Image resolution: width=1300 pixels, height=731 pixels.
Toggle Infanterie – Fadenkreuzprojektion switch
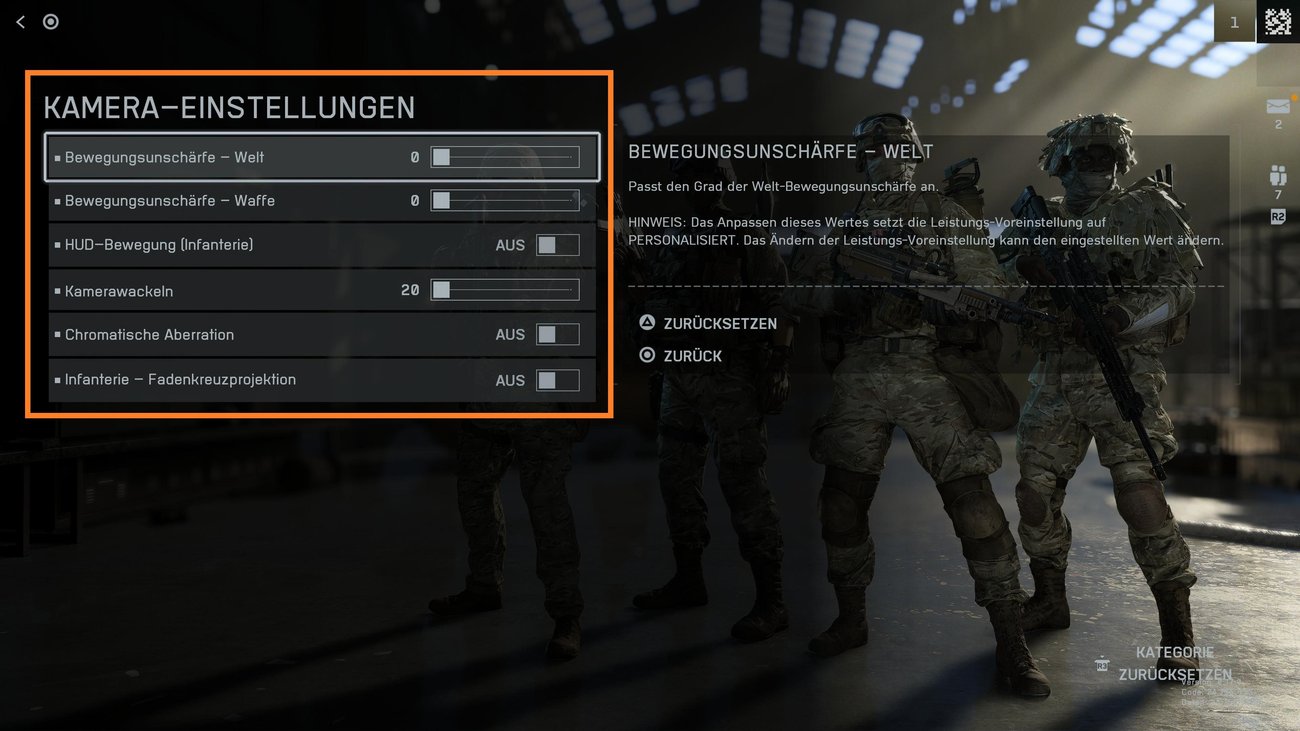tap(557, 380)
